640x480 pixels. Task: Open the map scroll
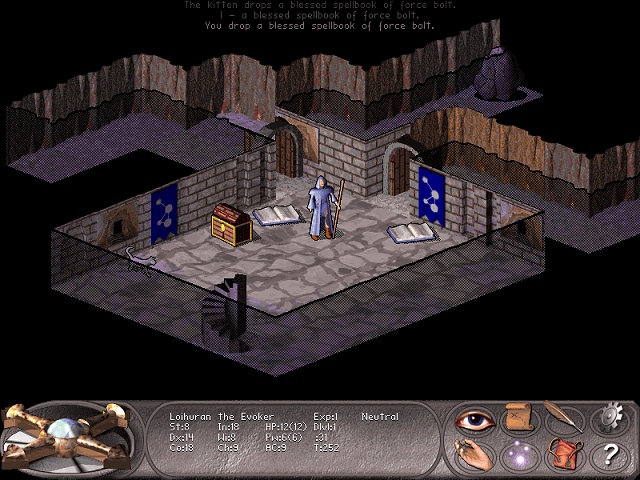click(518, 418)
